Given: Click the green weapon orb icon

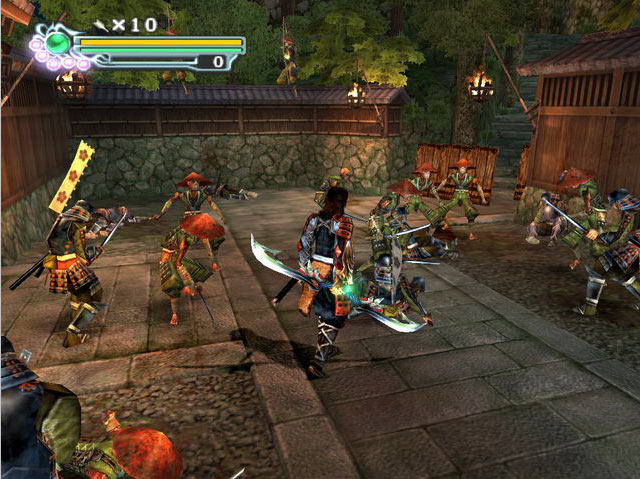Looking at the screenshot, I should 59,43.
